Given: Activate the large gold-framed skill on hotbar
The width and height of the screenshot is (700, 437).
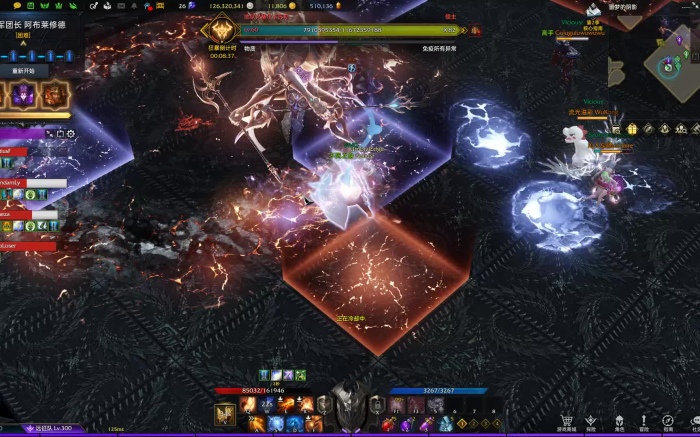Looking at the screenshot, I should point(225,413).
